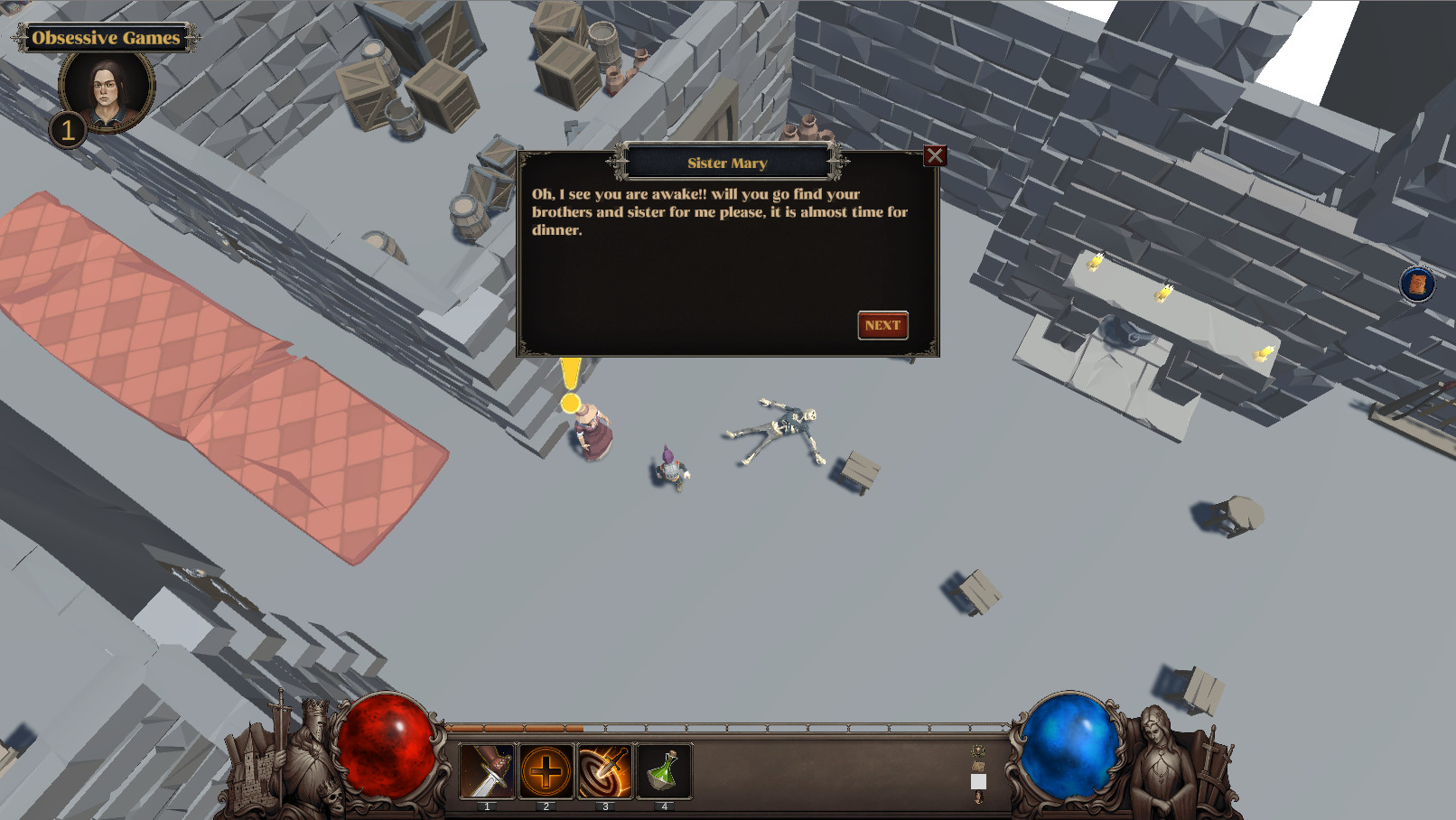This screenshot has width=1456, height=820.
Task: Activate the healing cross skill in slot 2
Action: (548, 772)
